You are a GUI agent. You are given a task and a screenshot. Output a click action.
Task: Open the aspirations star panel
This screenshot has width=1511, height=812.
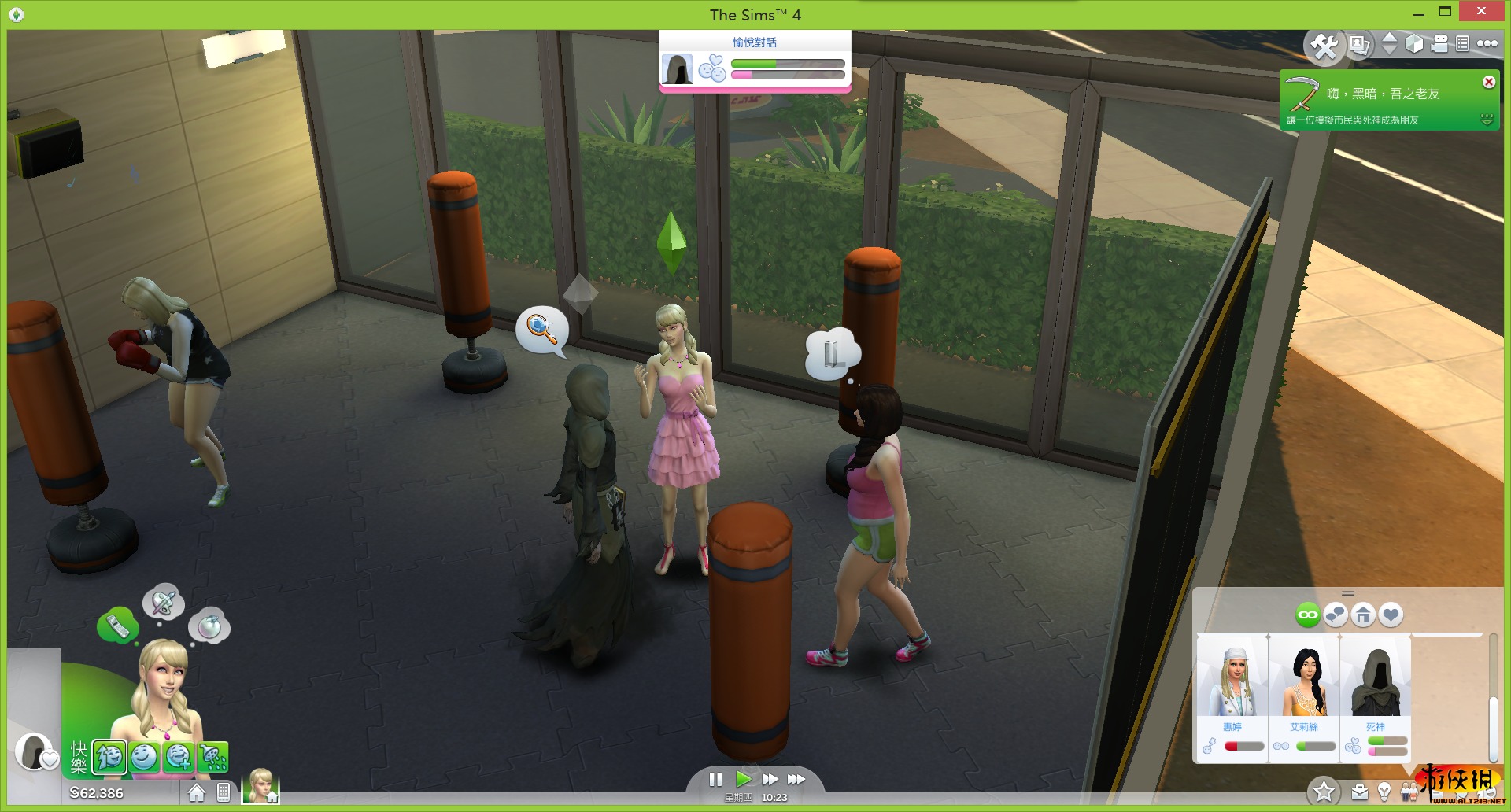click(x=1324, y=792)
